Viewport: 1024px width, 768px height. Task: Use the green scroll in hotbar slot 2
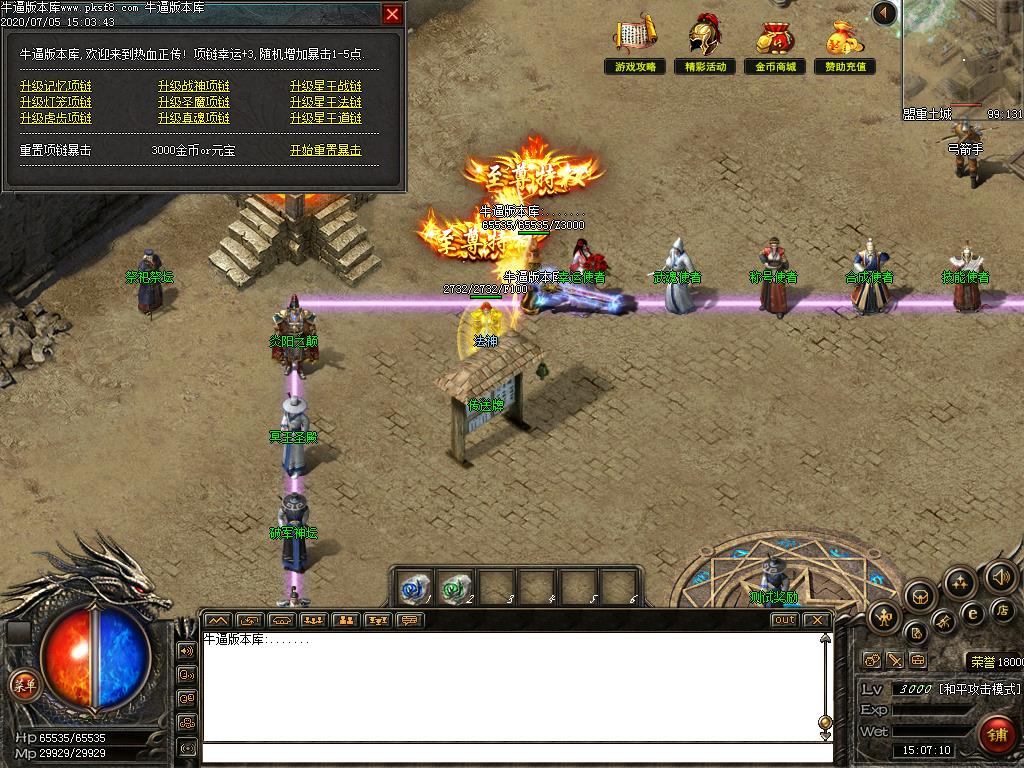455,586
